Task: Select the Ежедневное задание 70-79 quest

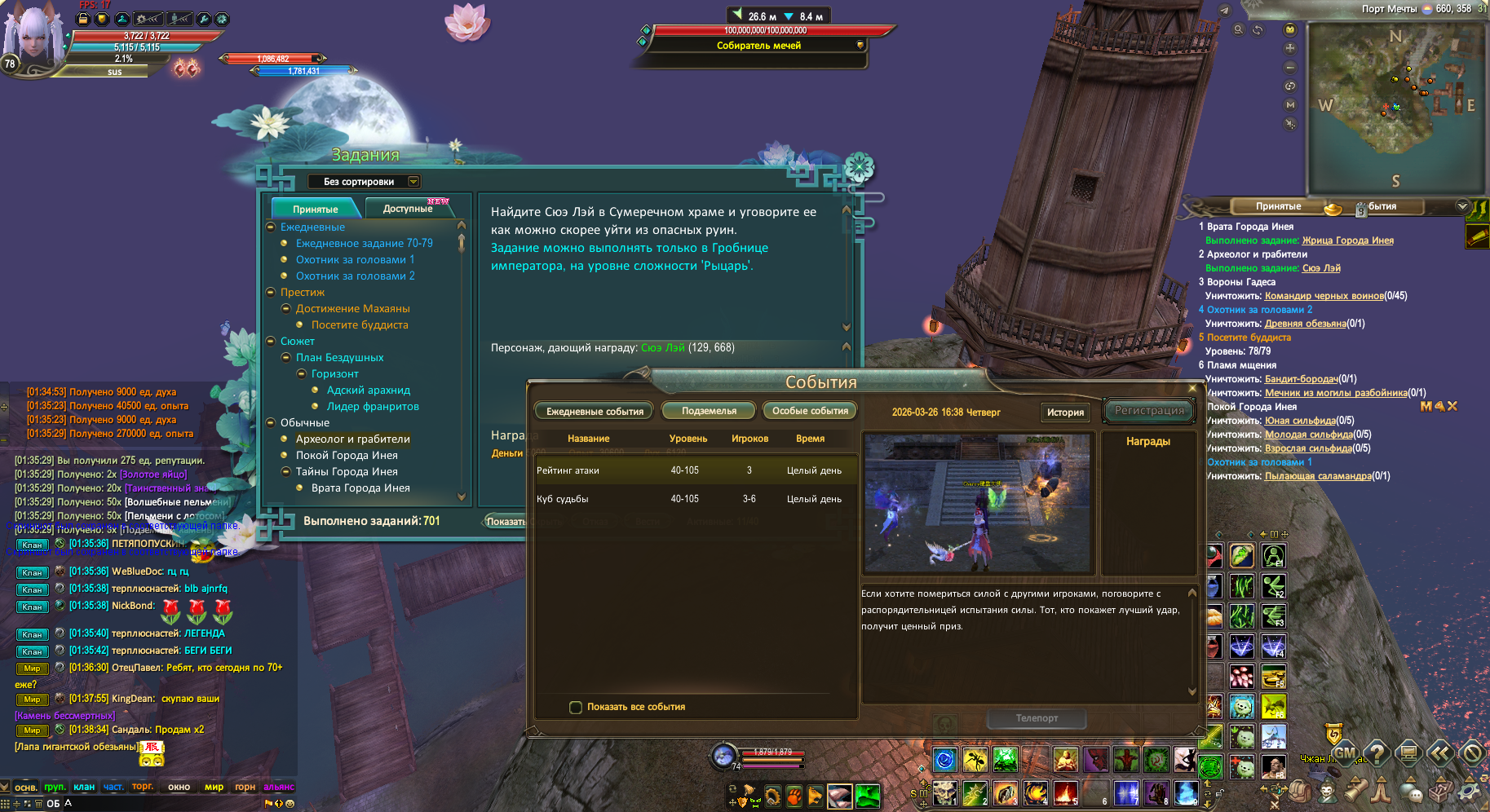Action: click(x=364, y=243)
